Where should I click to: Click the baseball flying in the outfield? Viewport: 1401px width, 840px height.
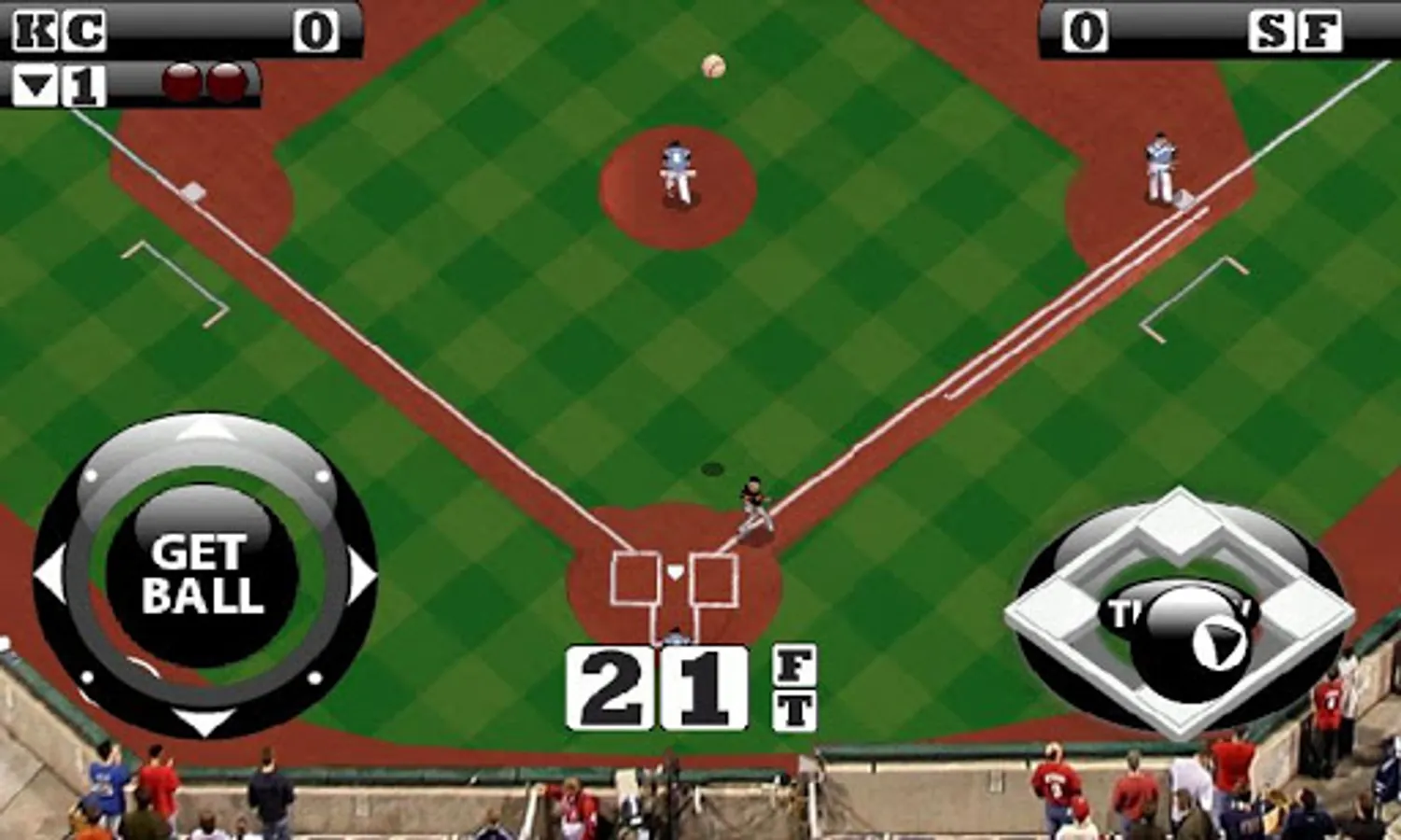coord(714,63)
